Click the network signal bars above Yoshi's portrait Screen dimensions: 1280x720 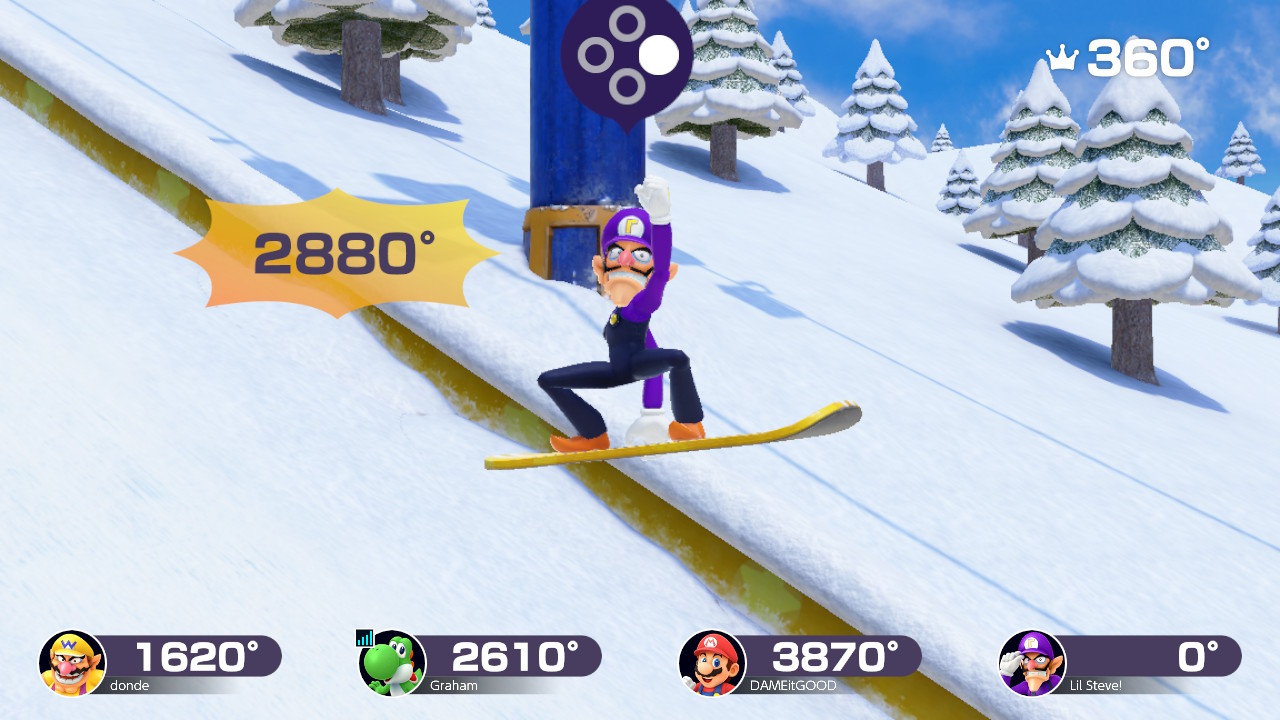[364, 636]
